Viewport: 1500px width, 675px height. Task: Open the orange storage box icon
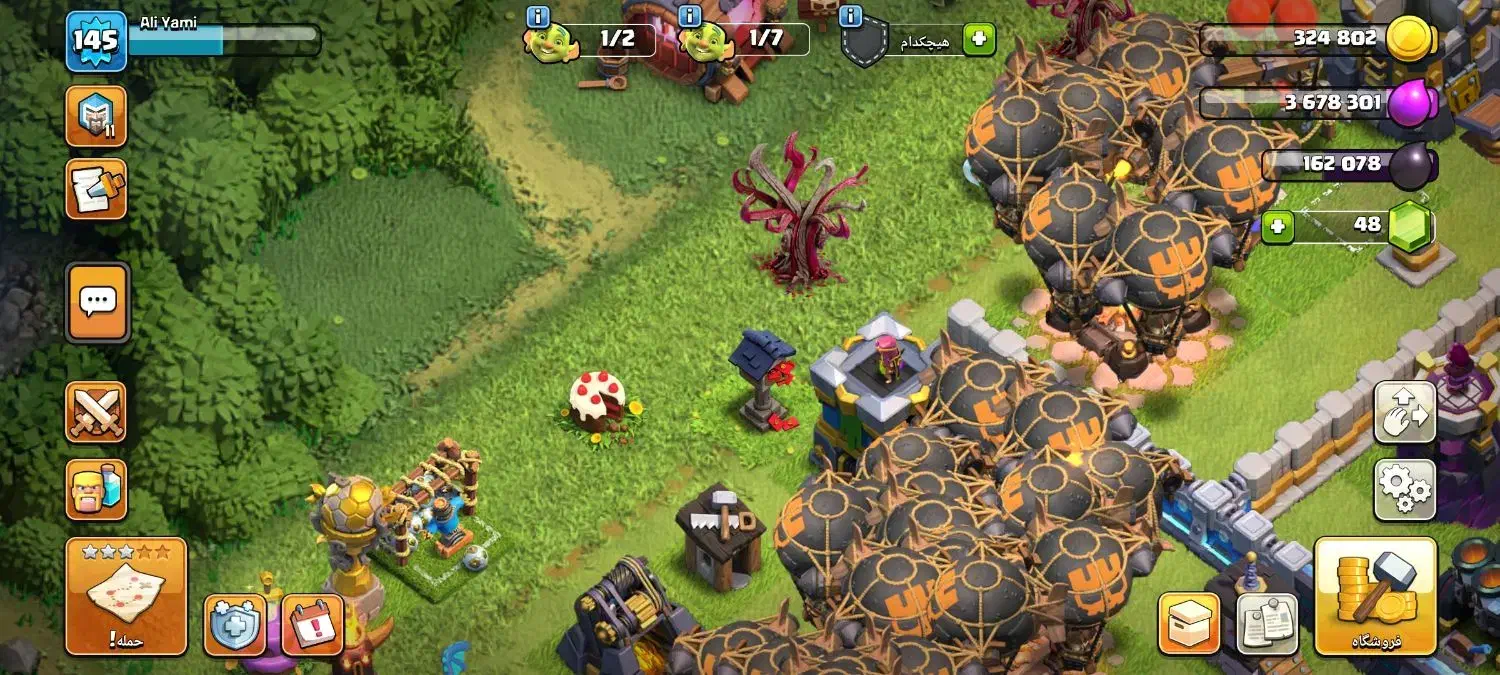point(1189,624)
